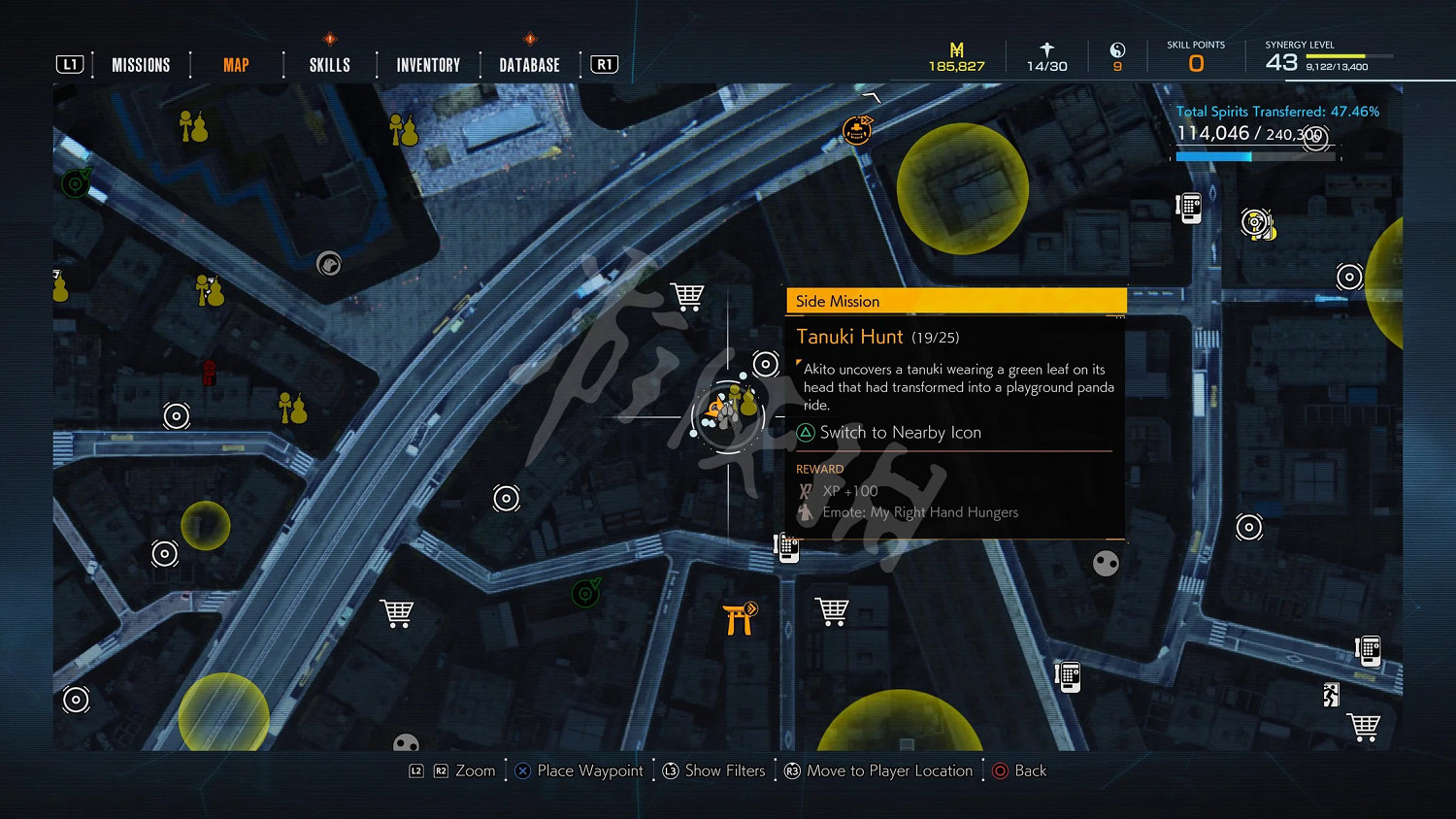Select the running figure exit marker
The height and width of the screenshot is (819, 1456).
pyautogui.click(x=1331, y=695)
